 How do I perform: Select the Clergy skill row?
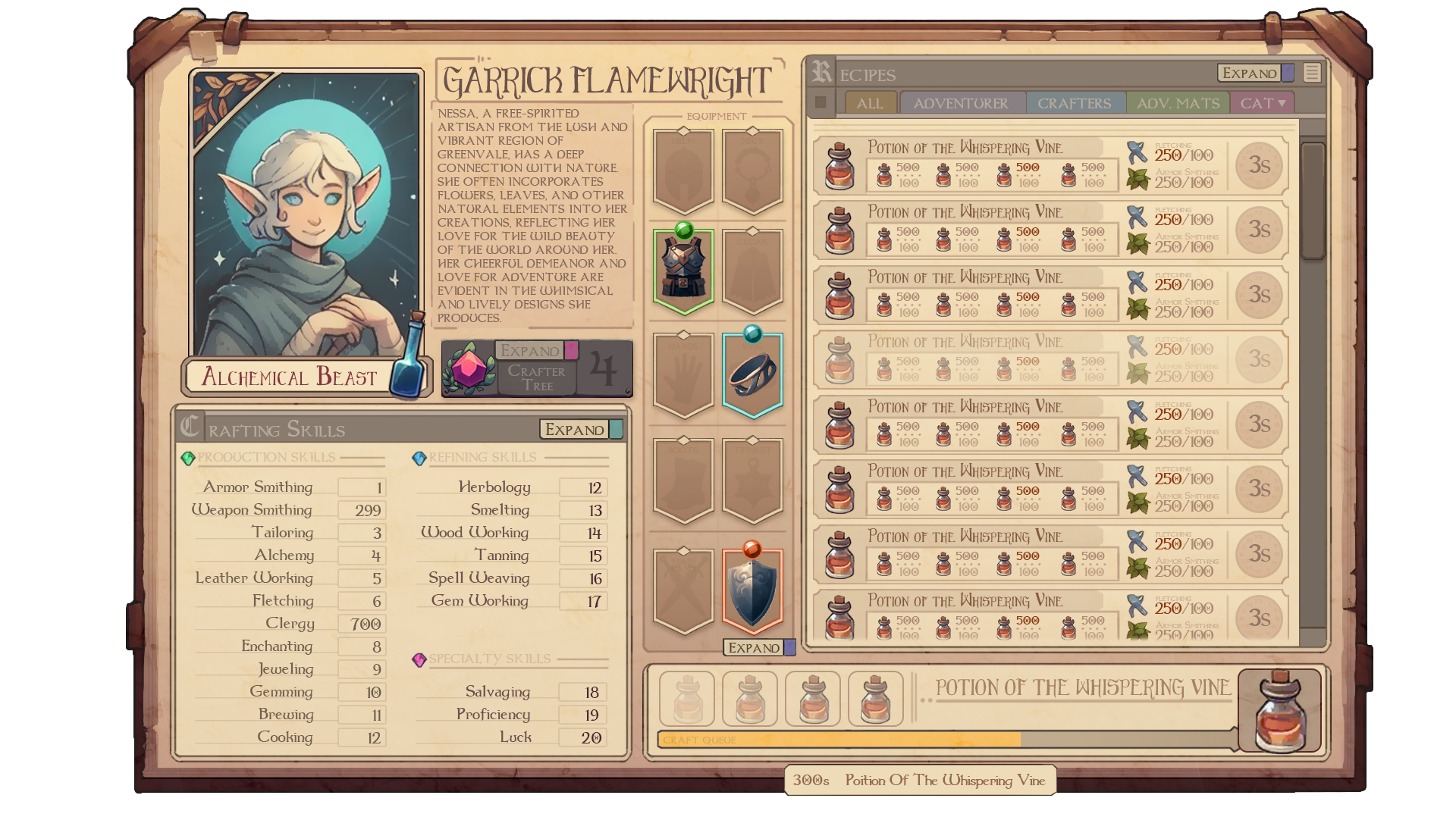[x=288, y=624]
